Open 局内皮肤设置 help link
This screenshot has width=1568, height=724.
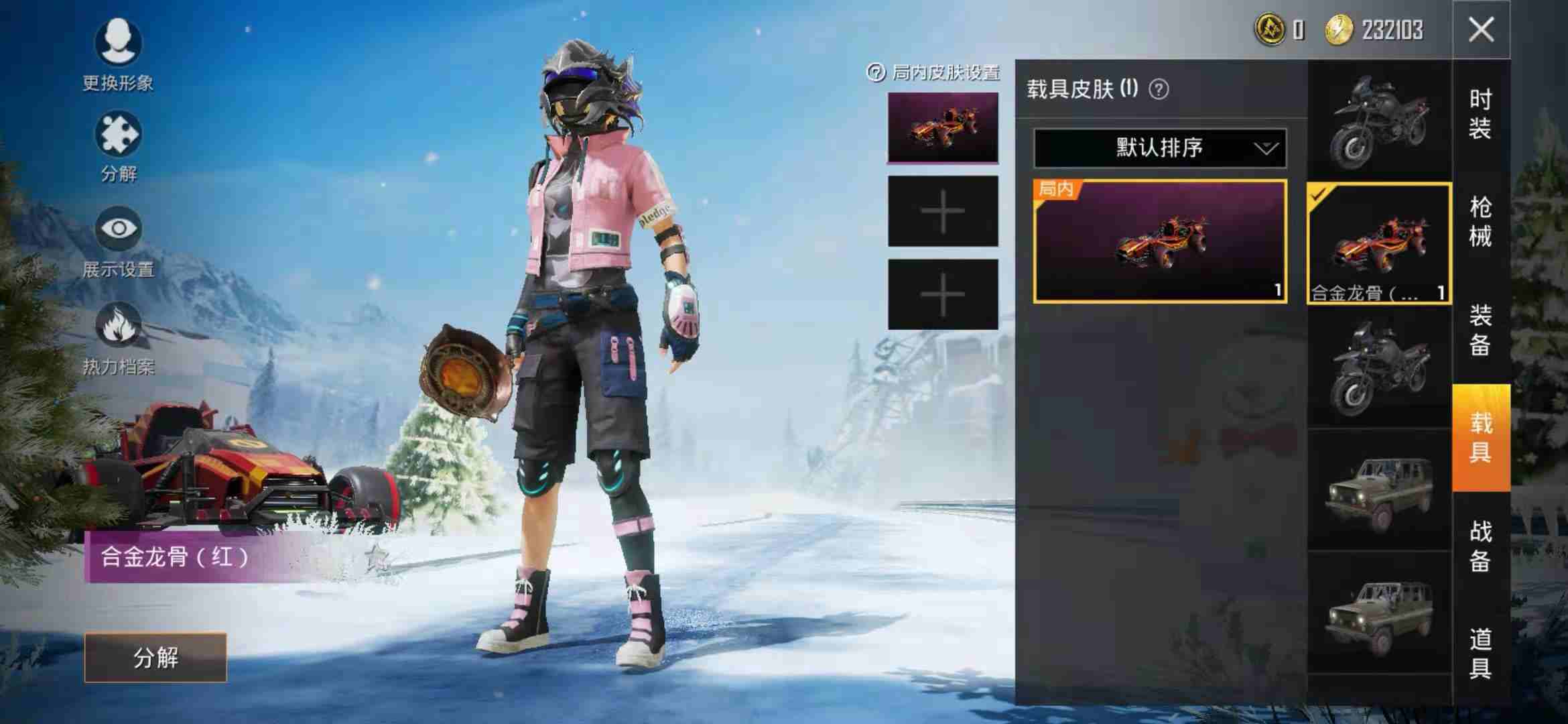pos(933,72)
